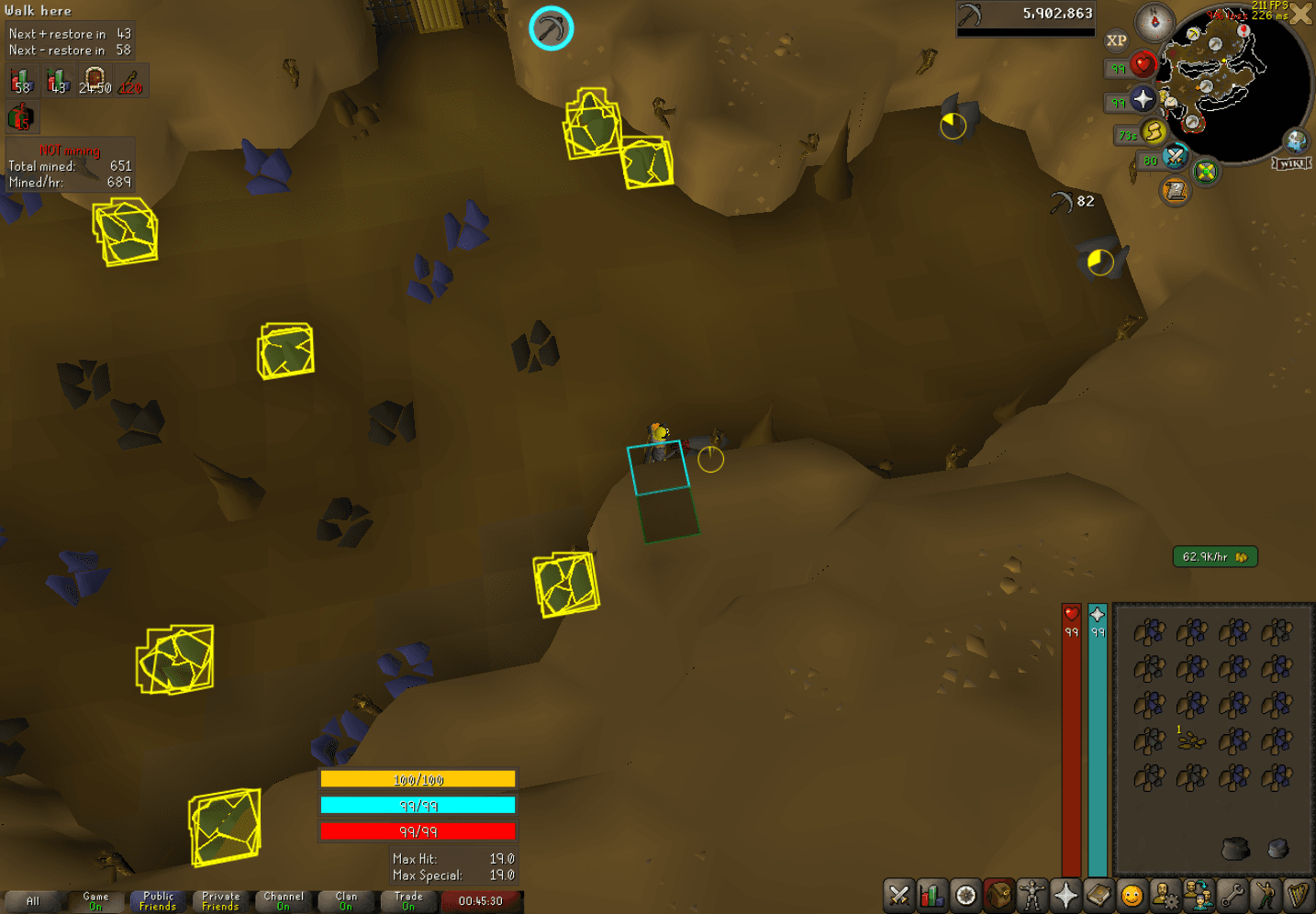Toggle Trade chat on or off
The height and width of the screenshot is (914, 1316).
click(x=409, y=901)
